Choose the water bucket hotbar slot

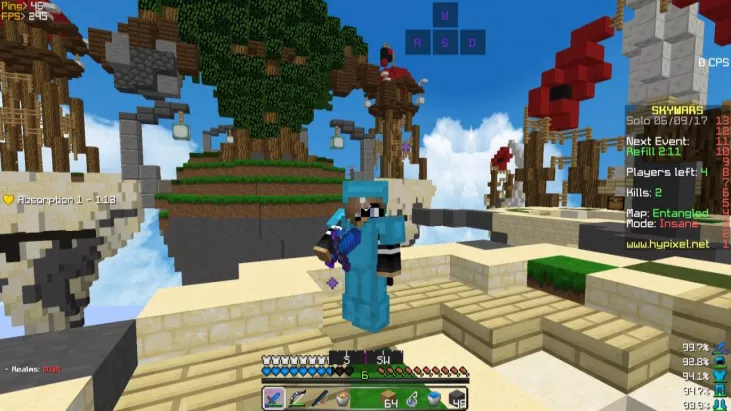433,398
